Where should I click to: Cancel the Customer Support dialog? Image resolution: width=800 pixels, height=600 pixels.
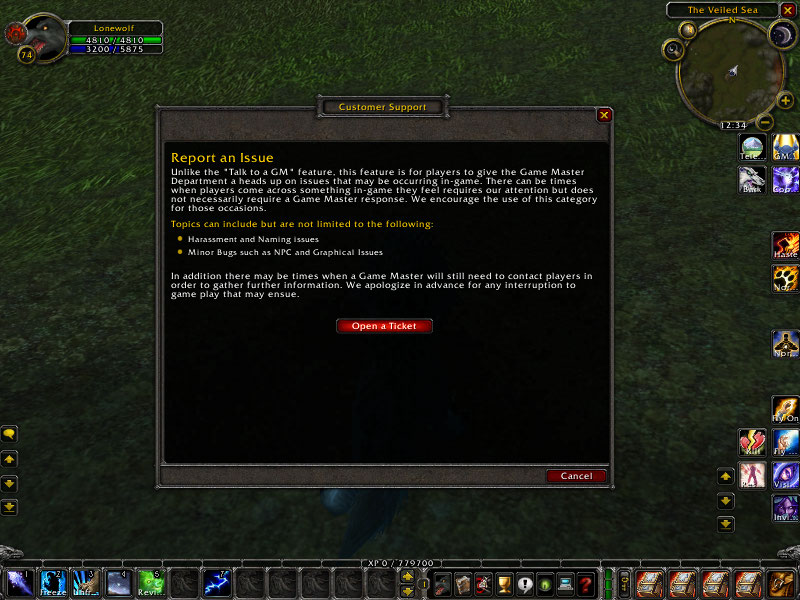tap(576, 476)
